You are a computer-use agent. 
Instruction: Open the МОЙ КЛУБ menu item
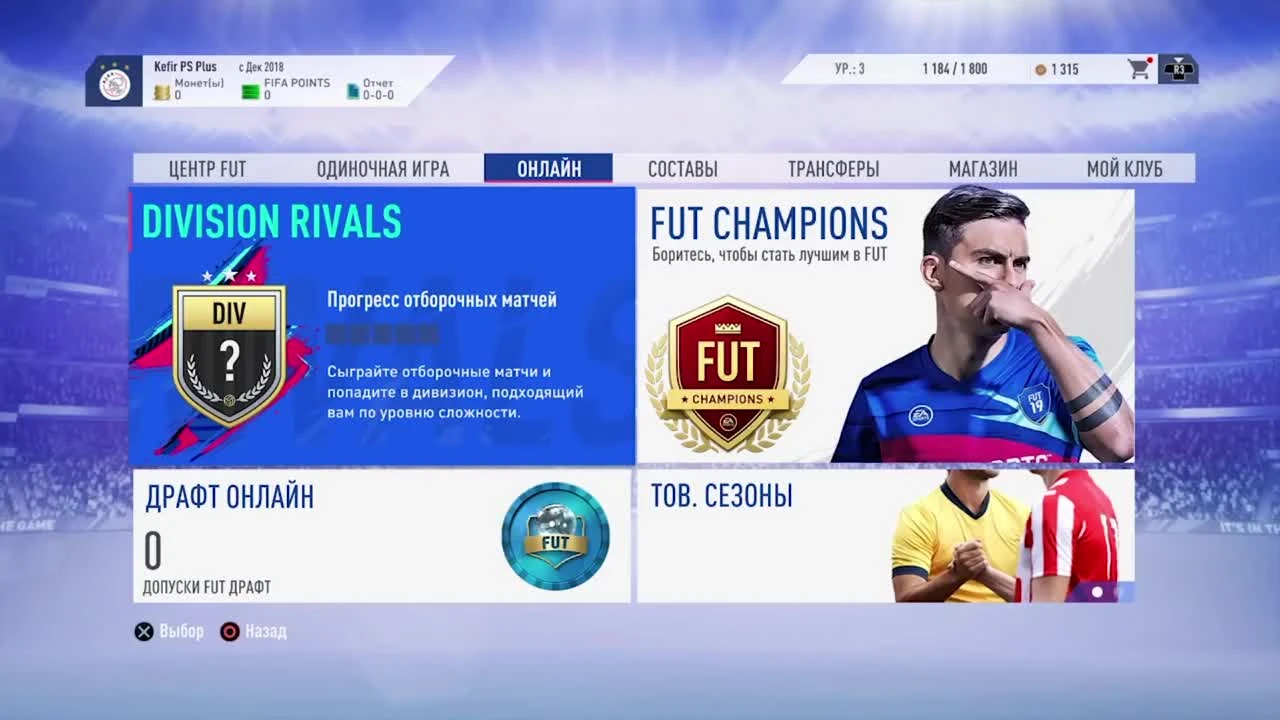(1124, 168)
